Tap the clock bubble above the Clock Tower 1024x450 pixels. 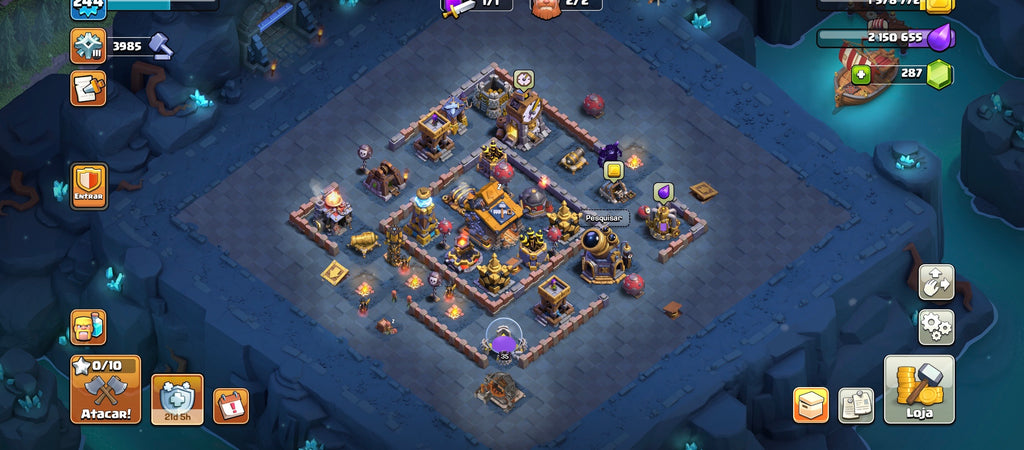[x=523, y=78]
